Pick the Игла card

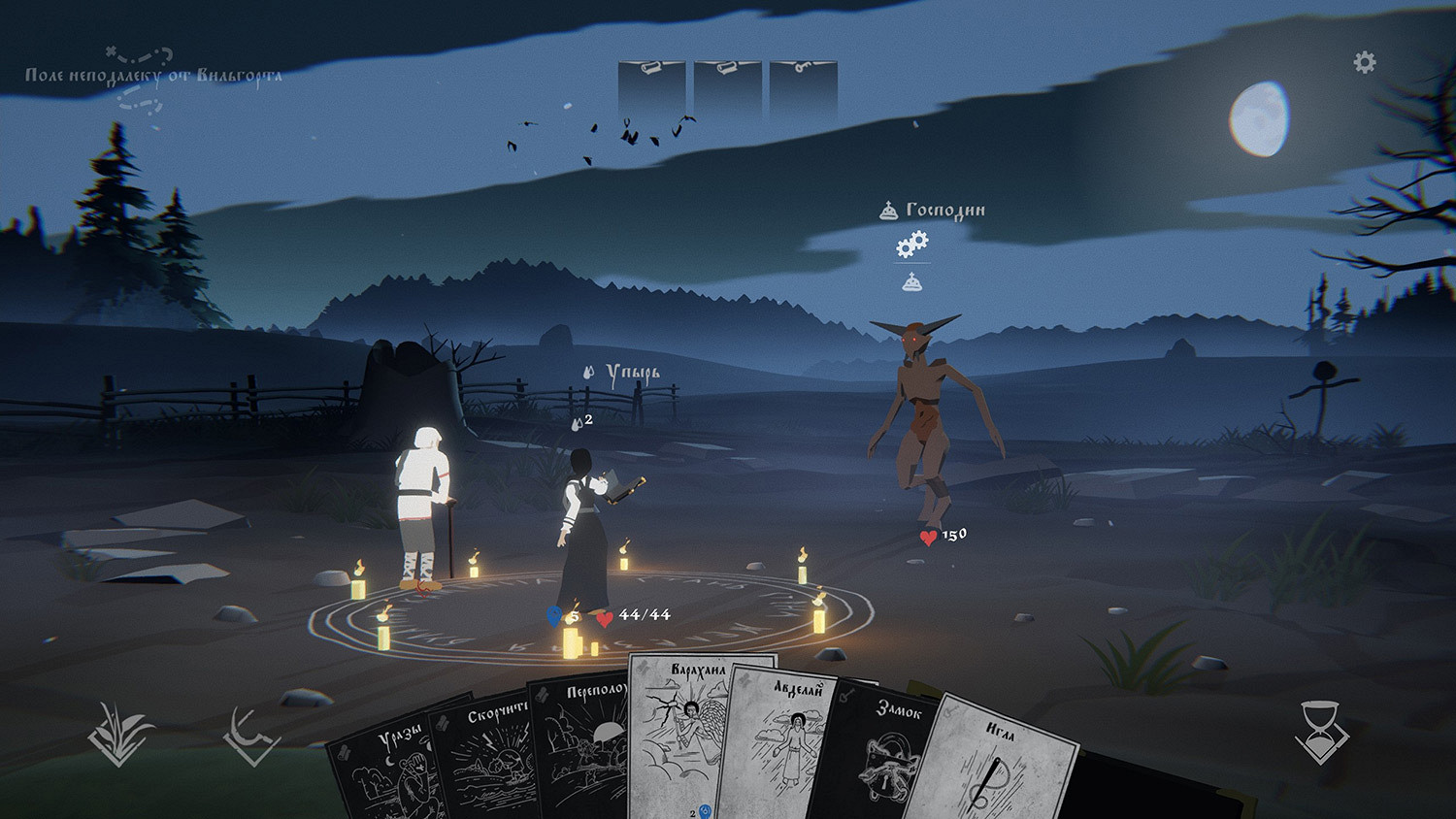pos(995,767)
